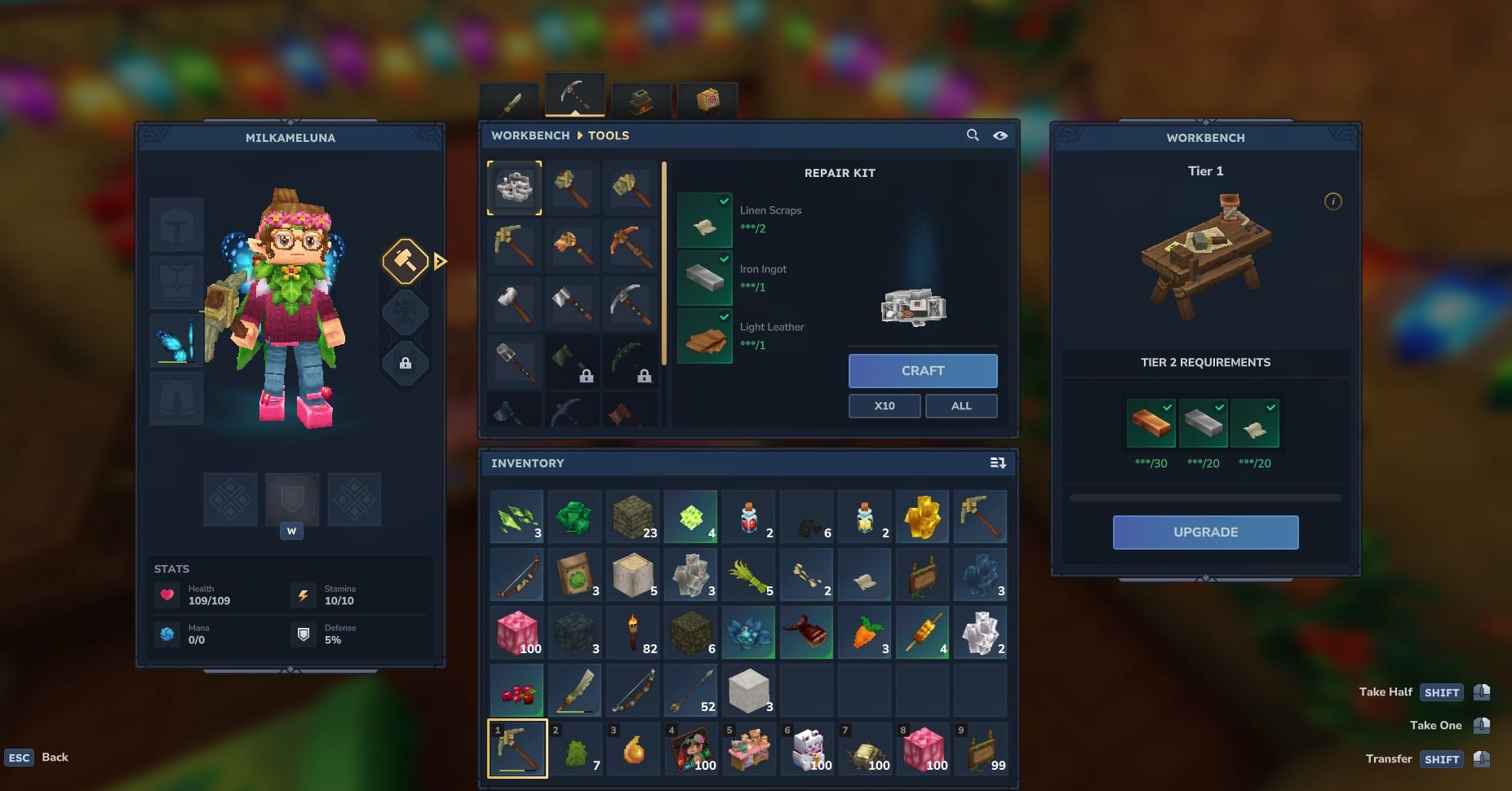
Task: Select hotbar slot one's pickaxe
Action: (517, 749)
